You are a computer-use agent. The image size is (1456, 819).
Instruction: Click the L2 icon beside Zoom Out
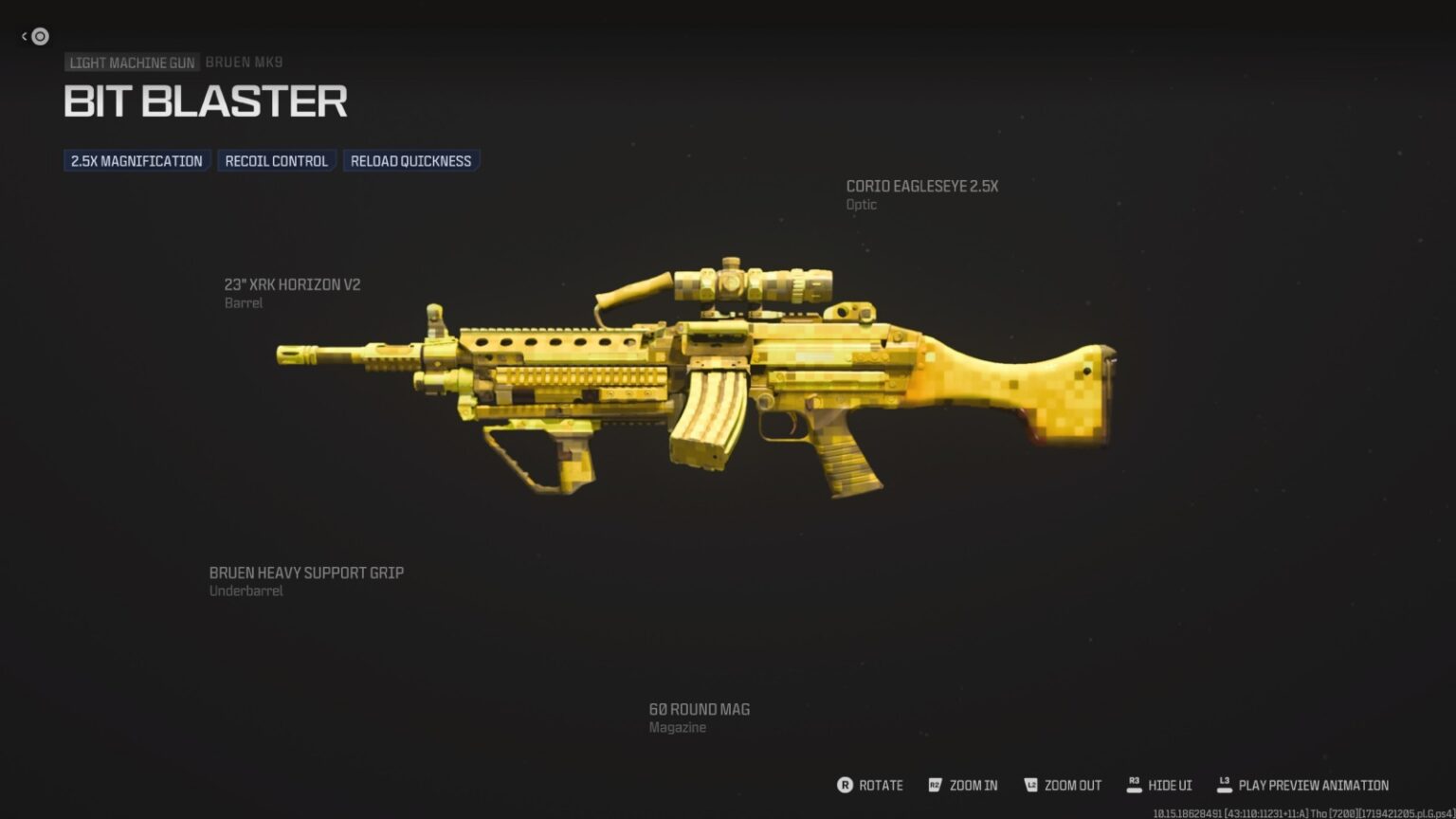click(1029, 785)
